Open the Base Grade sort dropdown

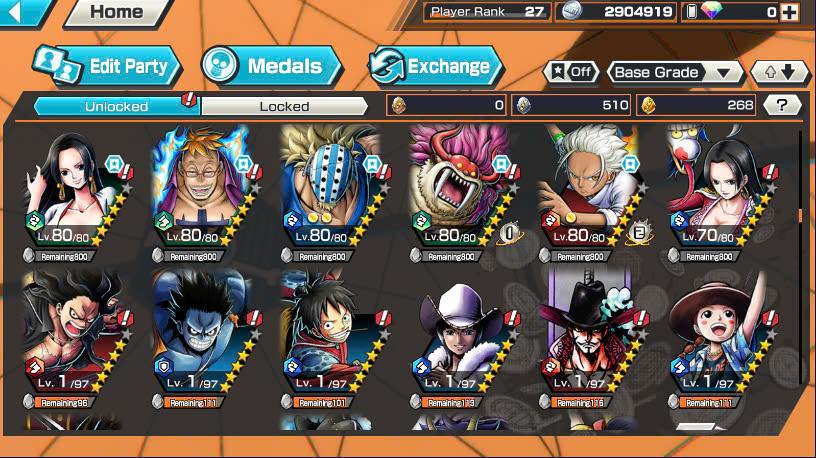676,72
